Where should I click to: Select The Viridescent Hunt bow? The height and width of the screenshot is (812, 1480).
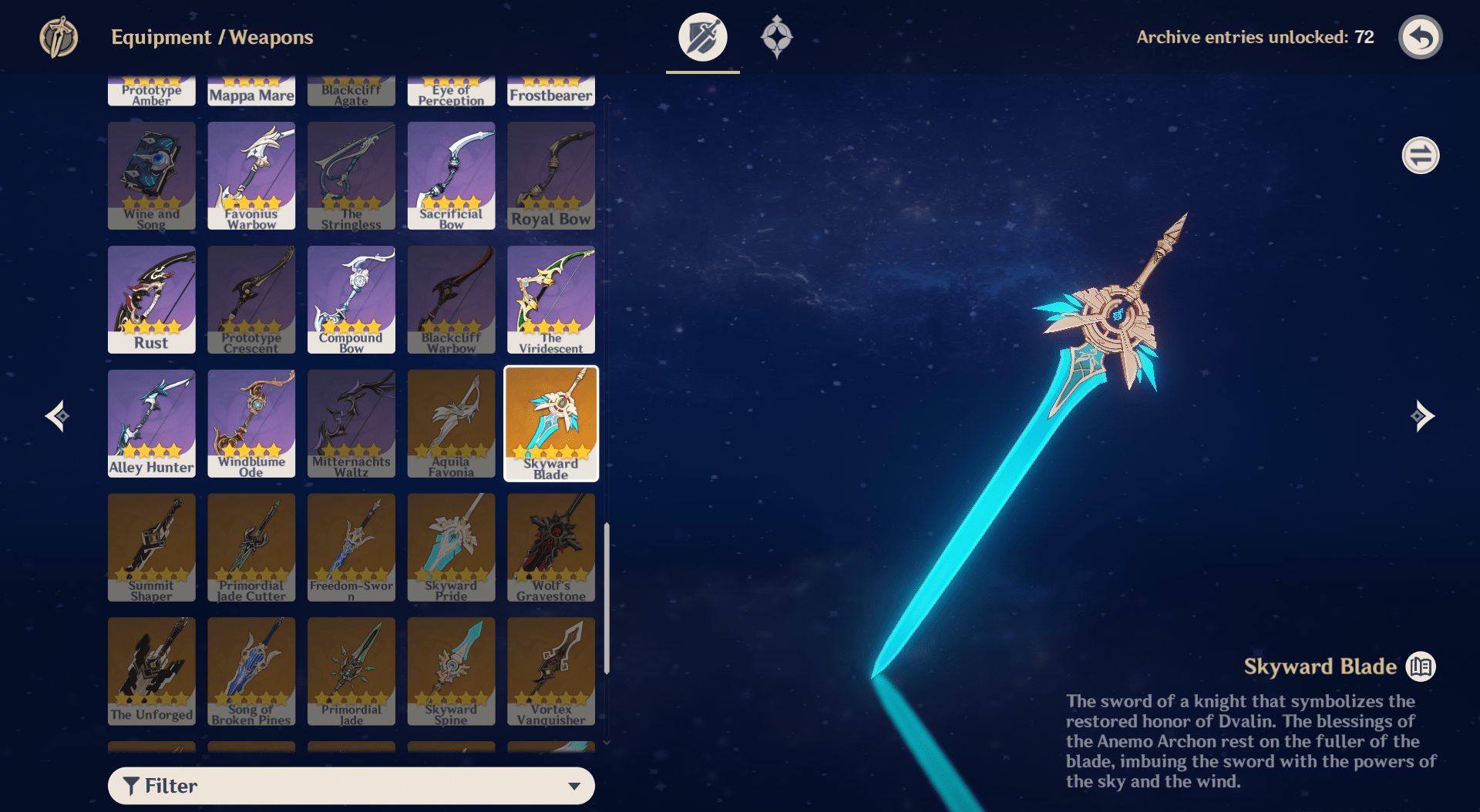pos(550,300)
